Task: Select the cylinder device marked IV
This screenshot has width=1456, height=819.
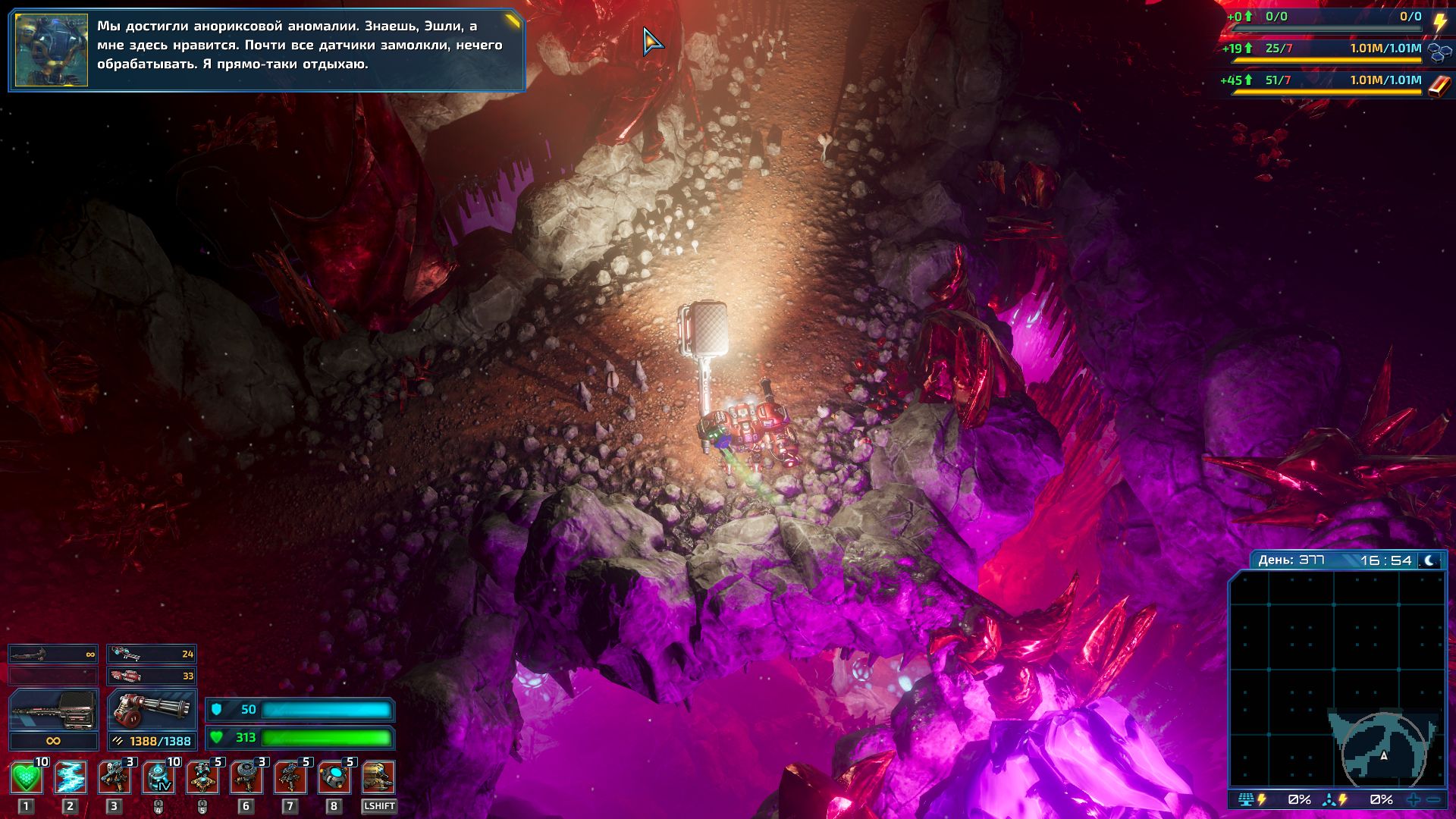Action: point(158,777)
